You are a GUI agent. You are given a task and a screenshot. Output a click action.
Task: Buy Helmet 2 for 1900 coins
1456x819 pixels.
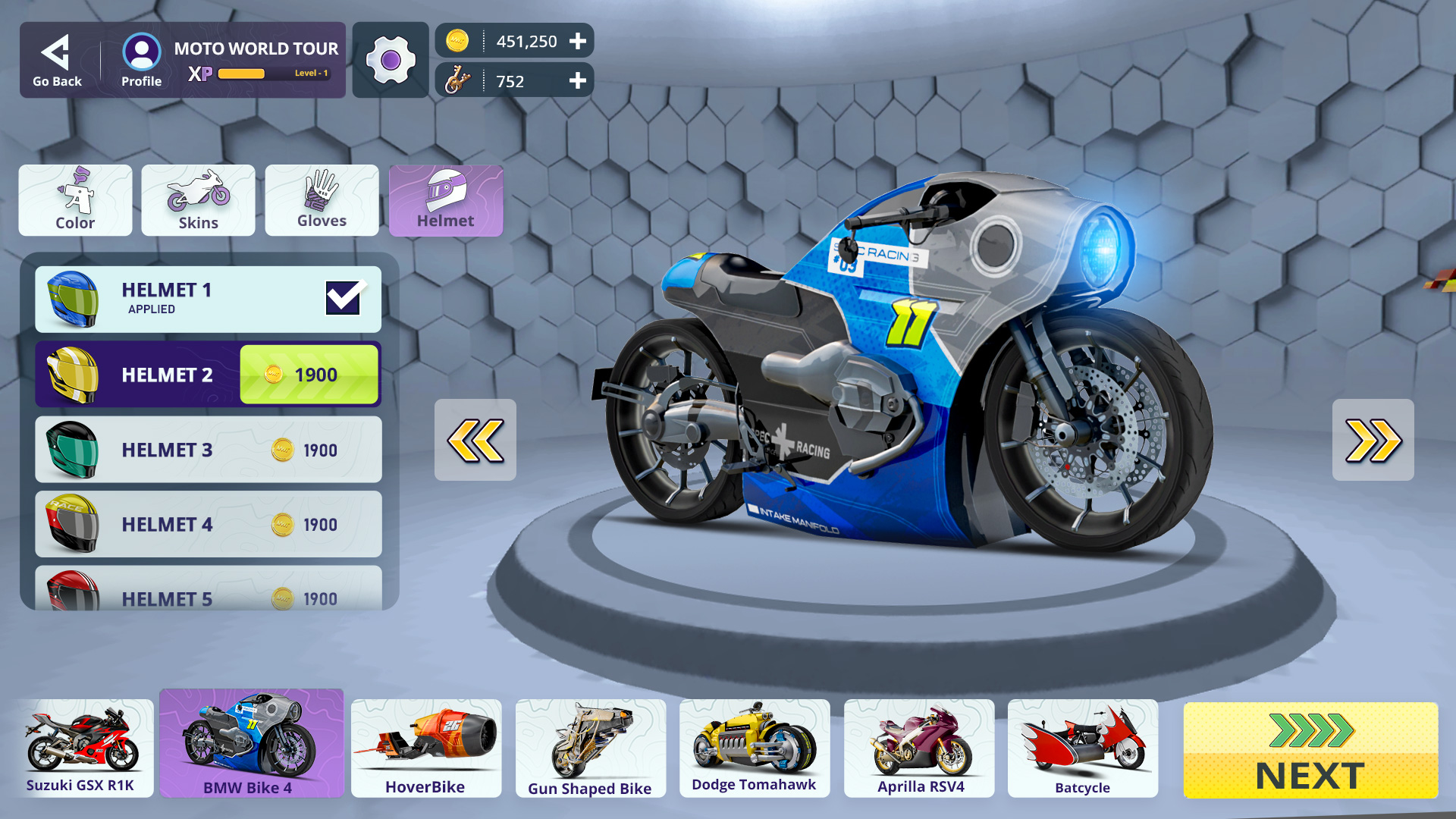click(x=308, y=374)
